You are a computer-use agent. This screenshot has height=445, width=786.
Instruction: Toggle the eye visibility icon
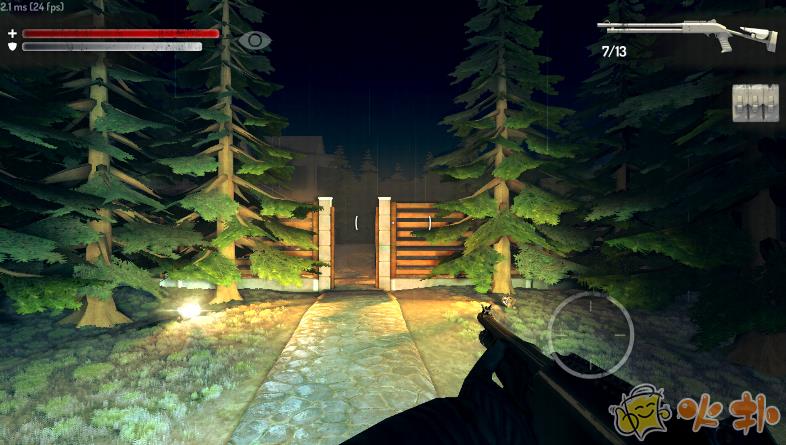pyautogui.click(x=255, y=40)
